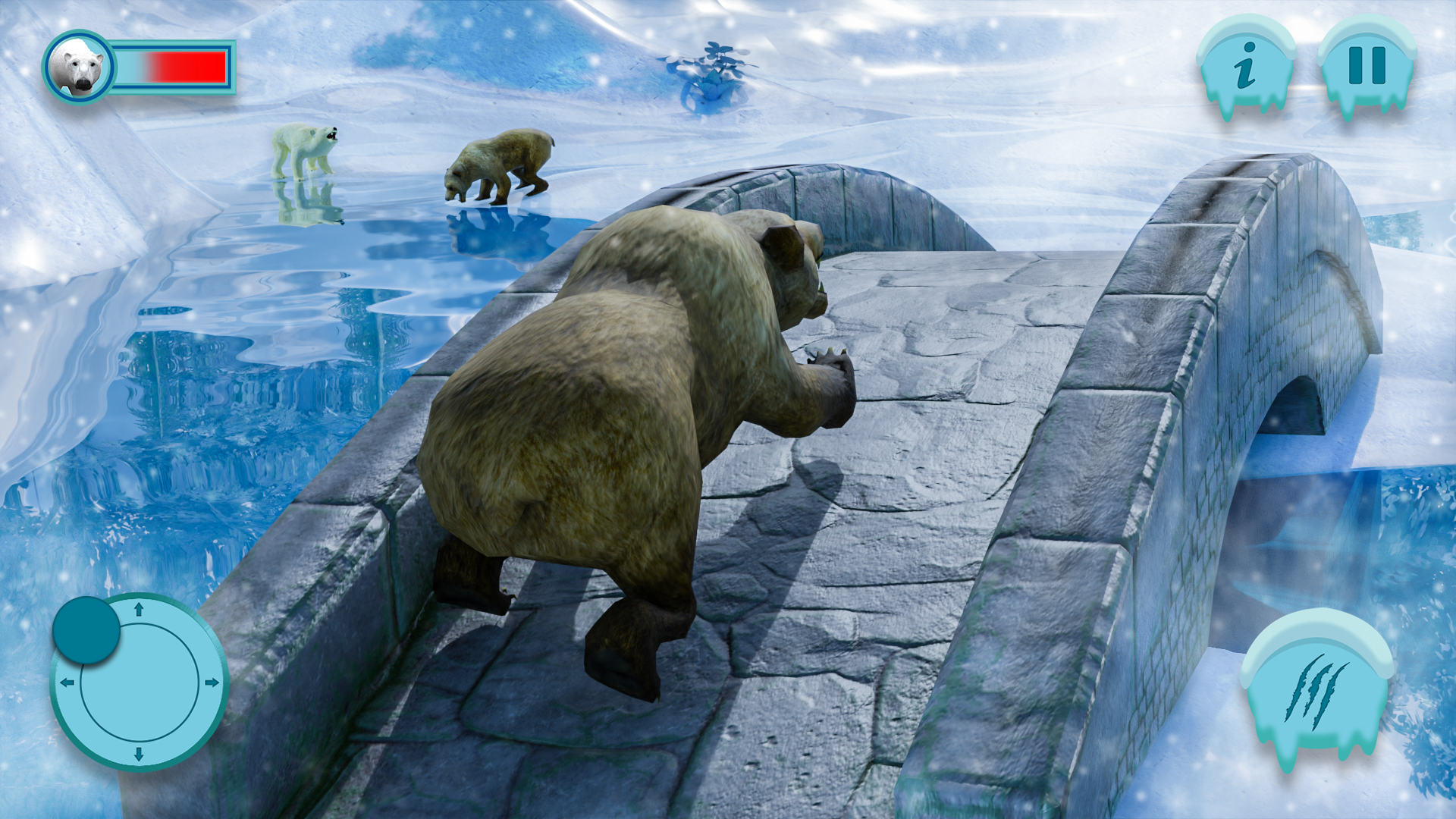Tap the frozen bush near the top of screen
Screen dimensions: 1456x819
(x=713, y=68)
